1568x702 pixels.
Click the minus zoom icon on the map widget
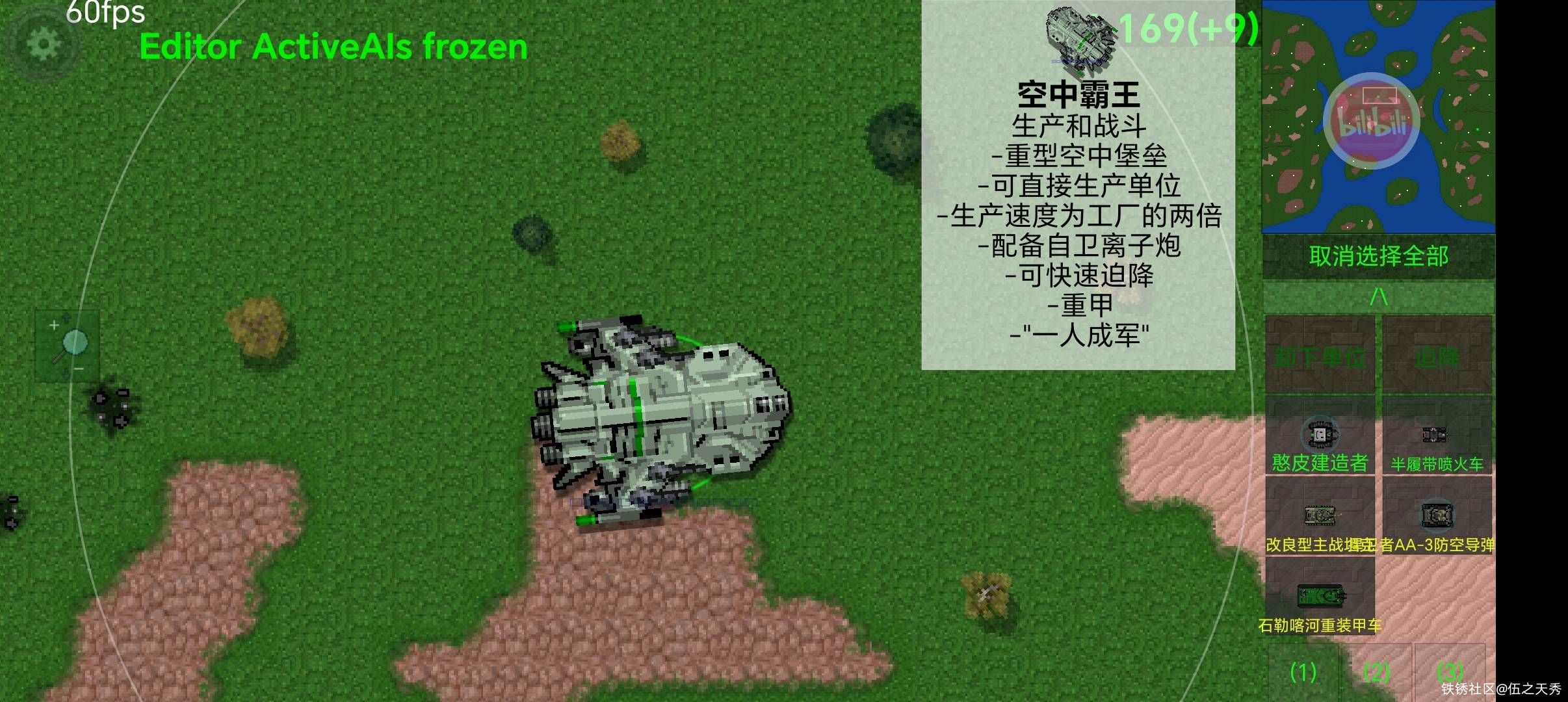click(x=78, y=368)
